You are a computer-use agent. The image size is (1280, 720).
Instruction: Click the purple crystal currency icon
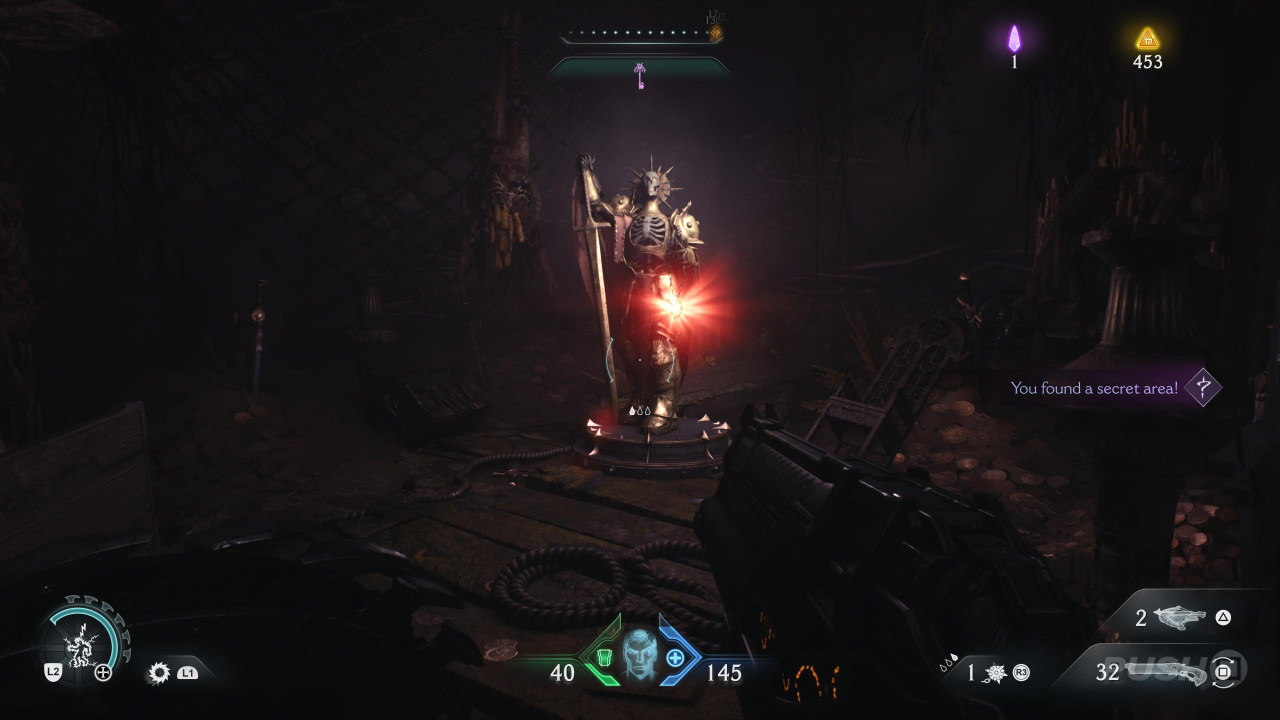pos(1014,39)
